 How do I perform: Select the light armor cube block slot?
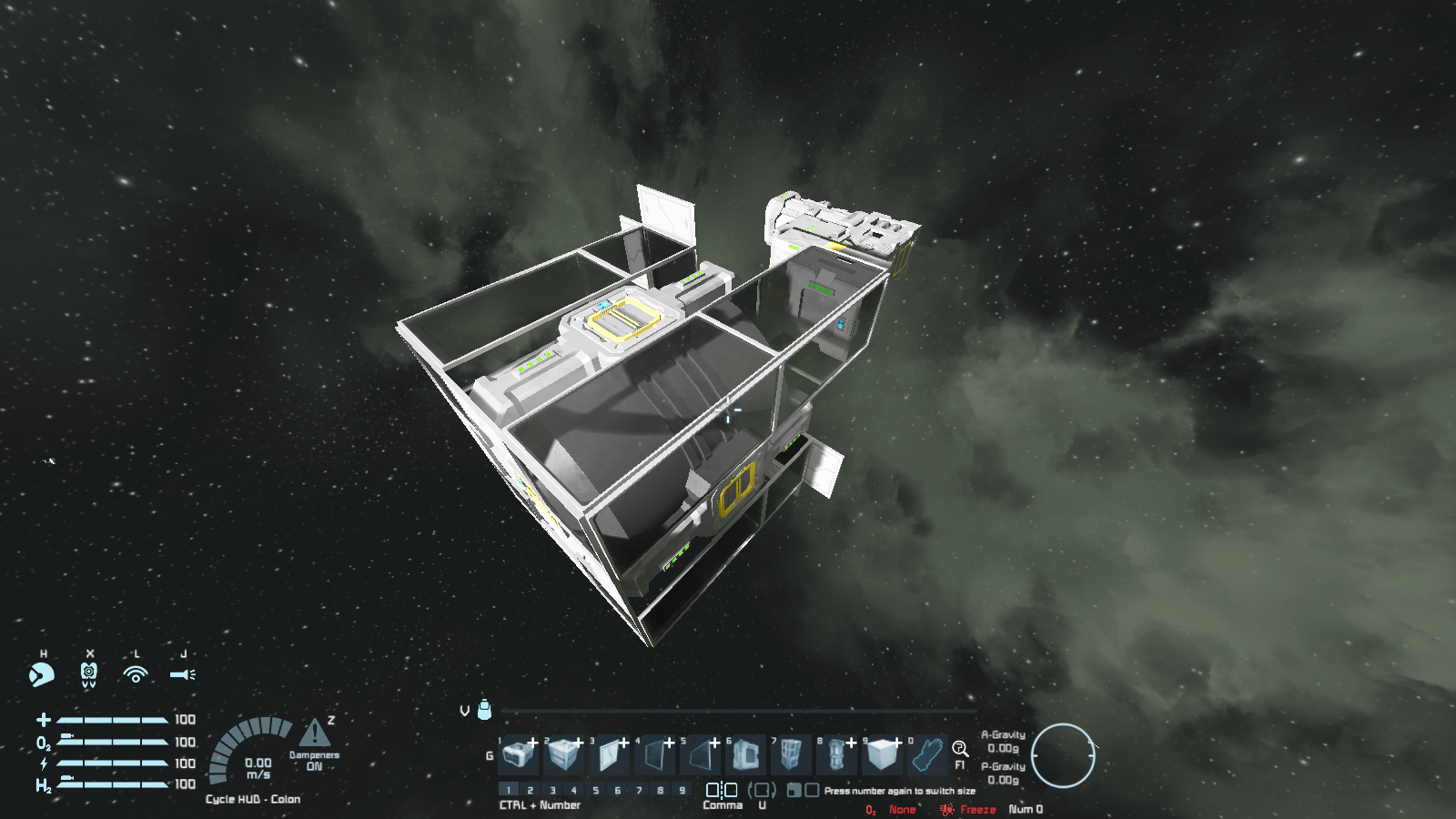(x=882, y=754)
